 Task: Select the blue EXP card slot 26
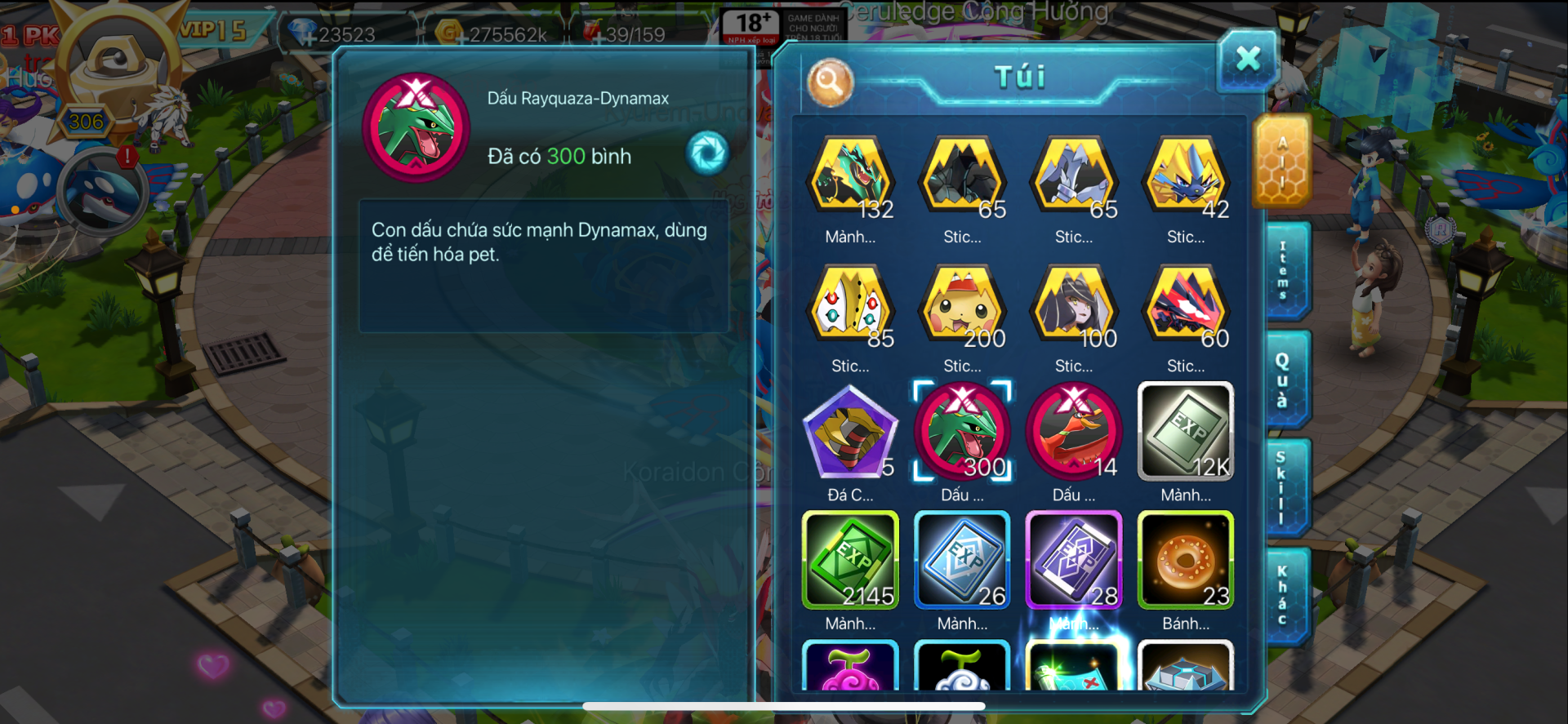click(x=963, y=561)
